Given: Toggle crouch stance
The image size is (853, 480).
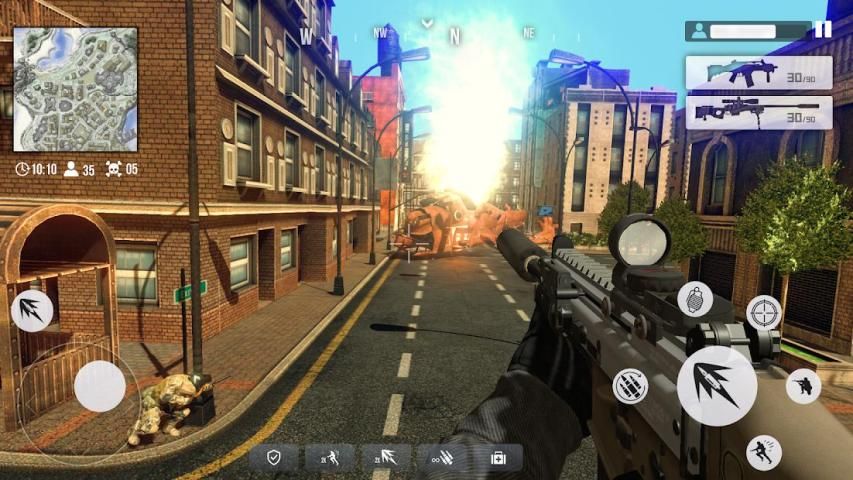Looking at the screenshot, I should pyautogui.click(x=803, y=385).
